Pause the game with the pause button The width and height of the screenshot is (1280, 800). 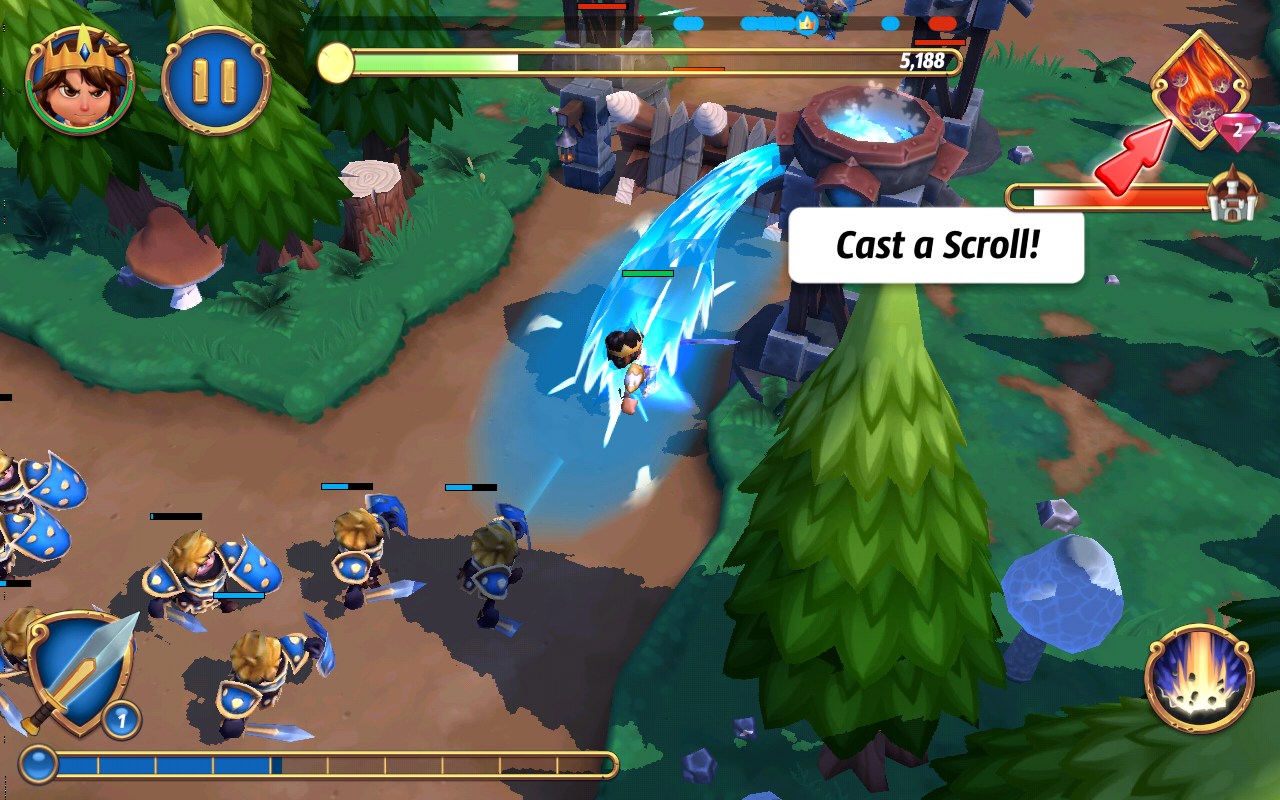click(x=215, y=81)
